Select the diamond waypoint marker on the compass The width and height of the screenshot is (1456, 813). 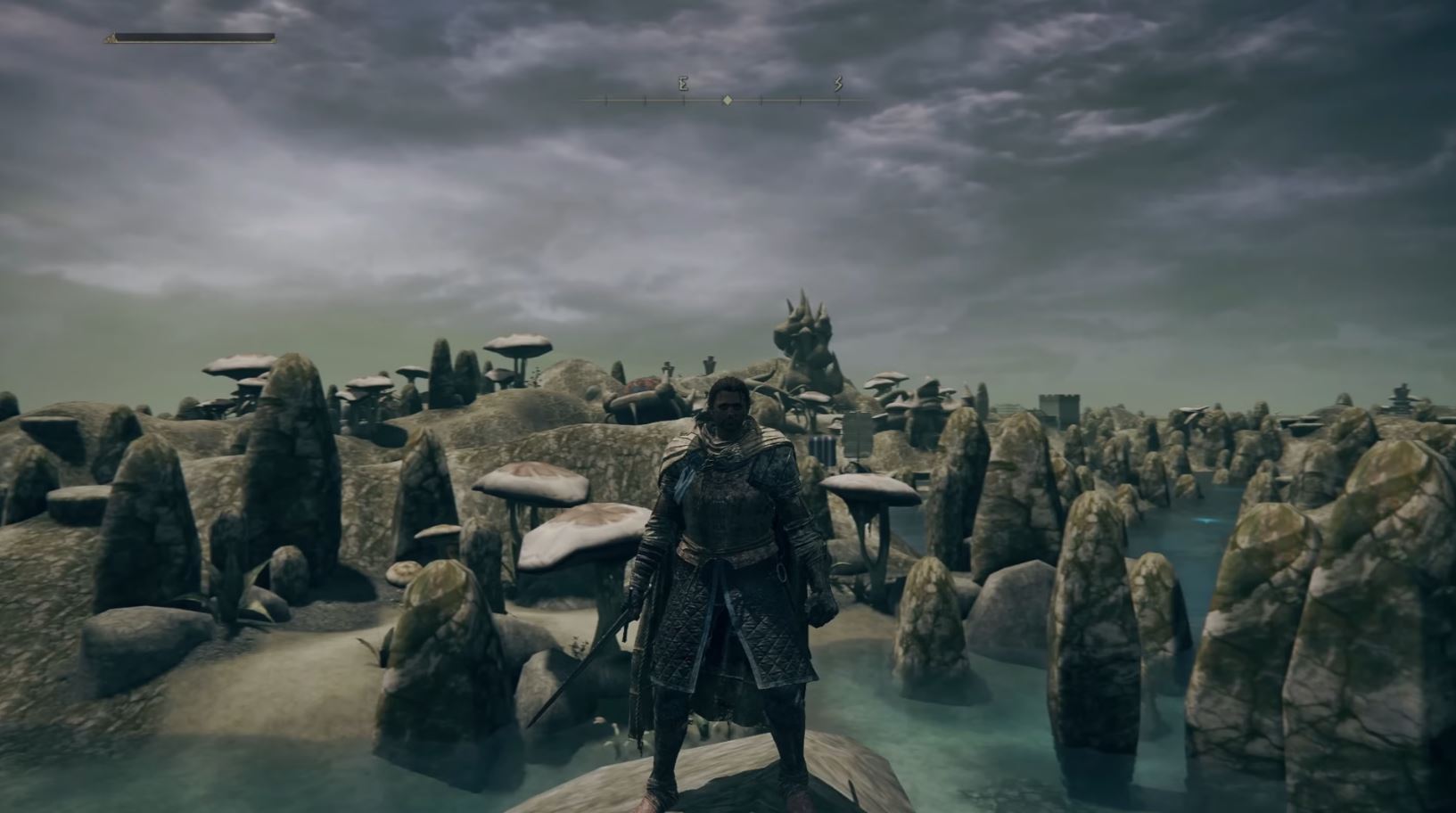tap(727, 100)
